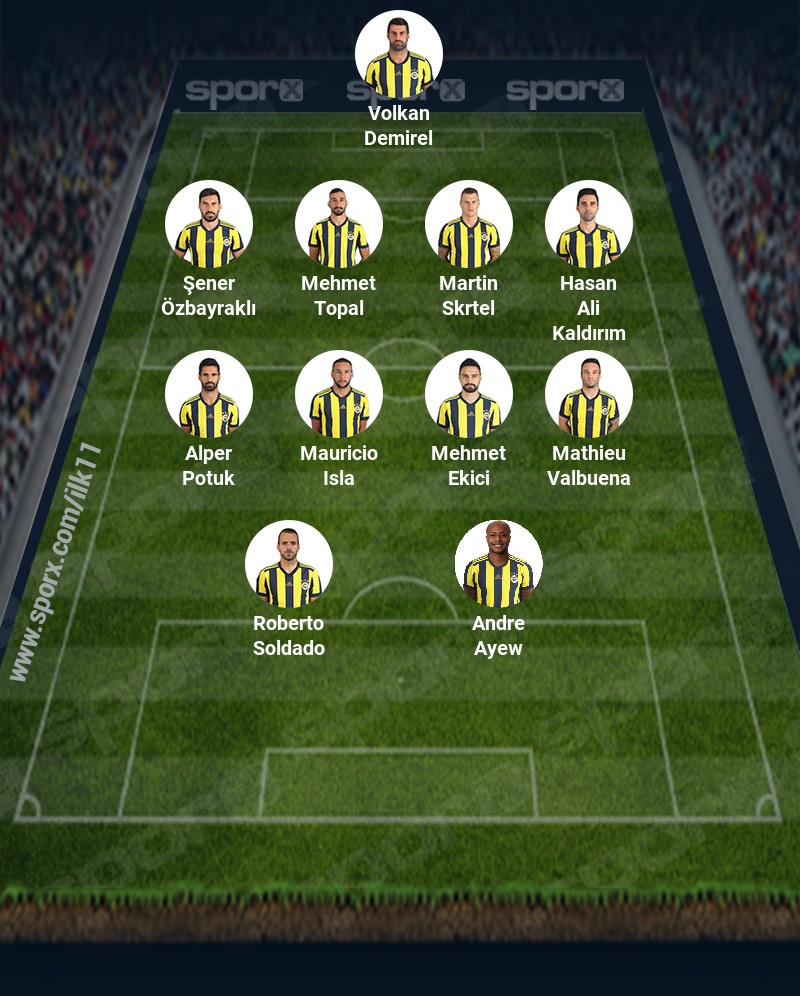Select Mehmet Topal in defense
Viewport: 800px width, 996px height.
pyautogui.click(x=339, y=225)
